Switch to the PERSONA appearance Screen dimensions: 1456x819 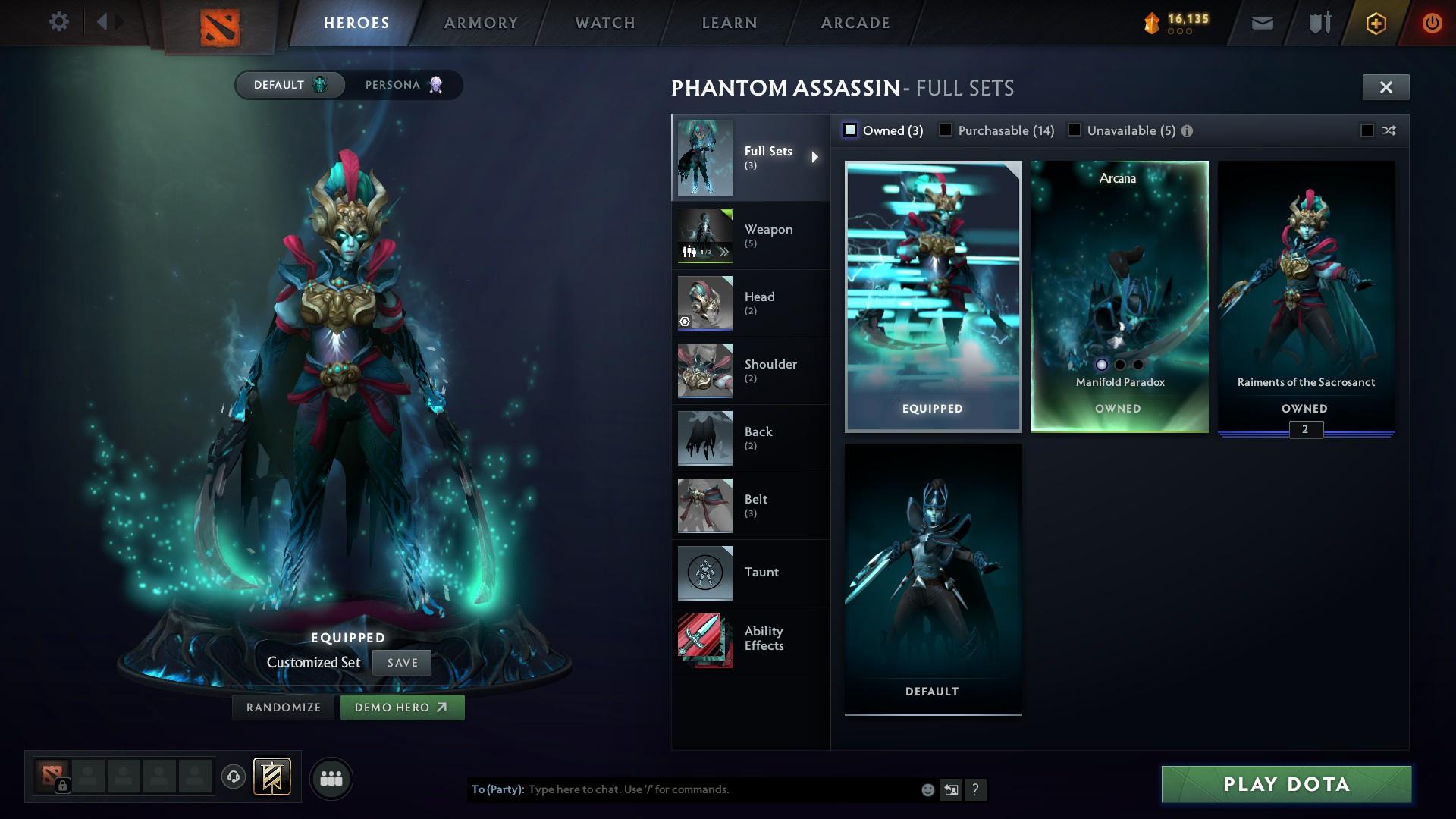coord(401,85)
